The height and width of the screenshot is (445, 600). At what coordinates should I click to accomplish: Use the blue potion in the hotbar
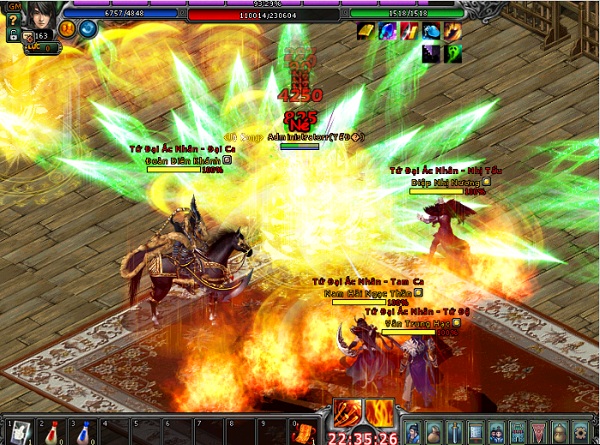coord(84,431)
